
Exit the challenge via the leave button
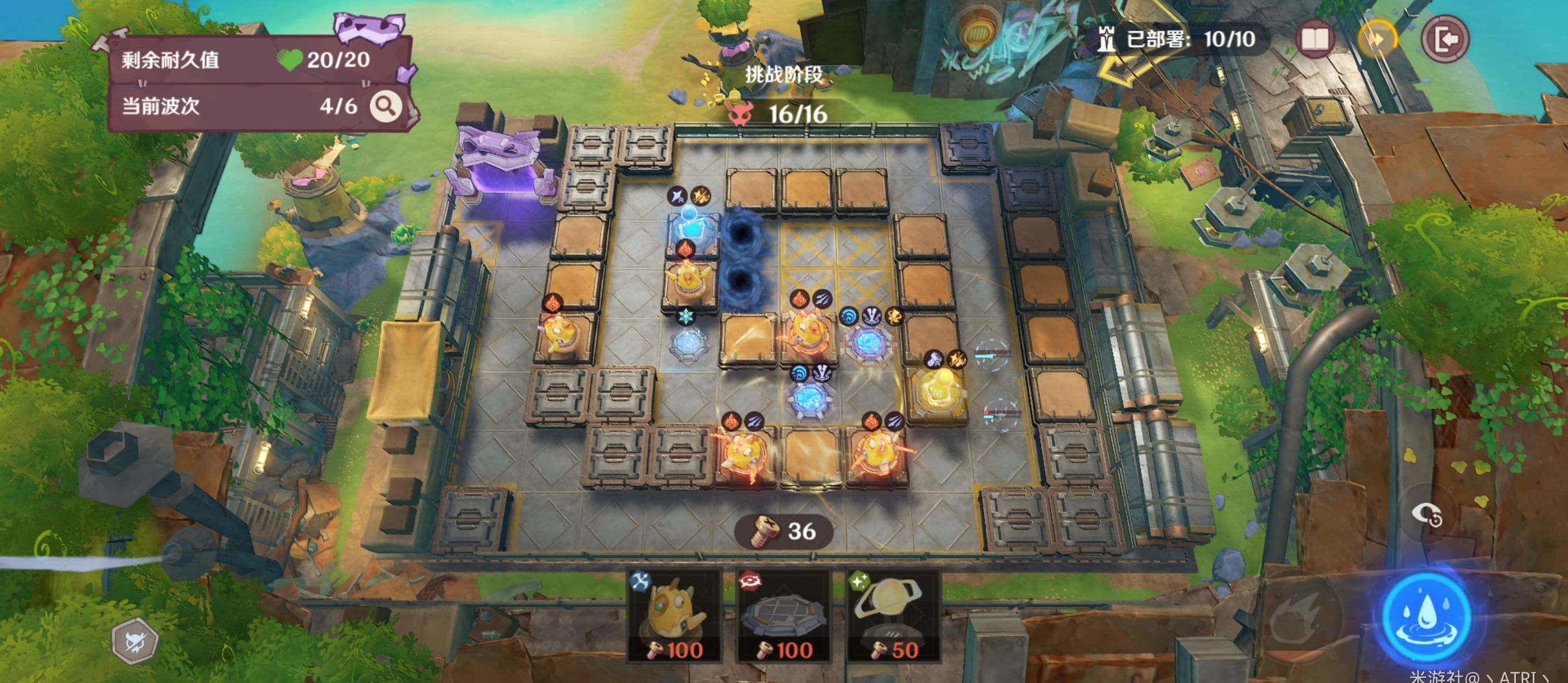pos(1445,40)
